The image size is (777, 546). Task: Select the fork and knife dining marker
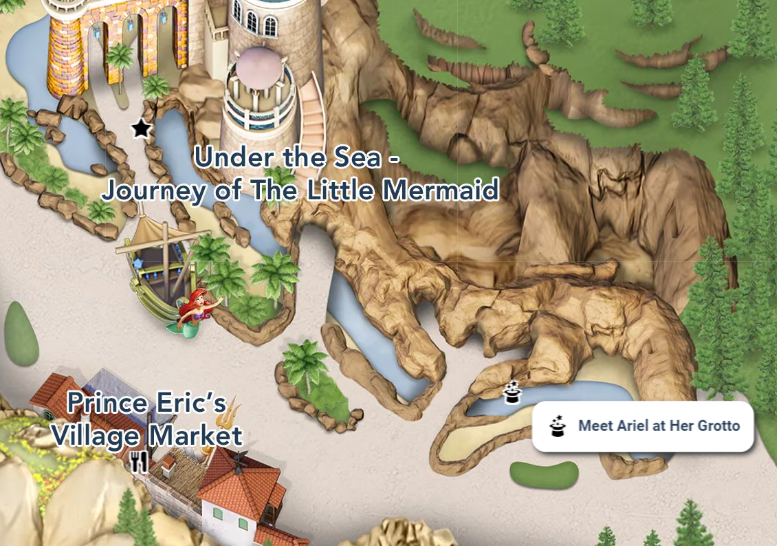click(x=139, y=461)
